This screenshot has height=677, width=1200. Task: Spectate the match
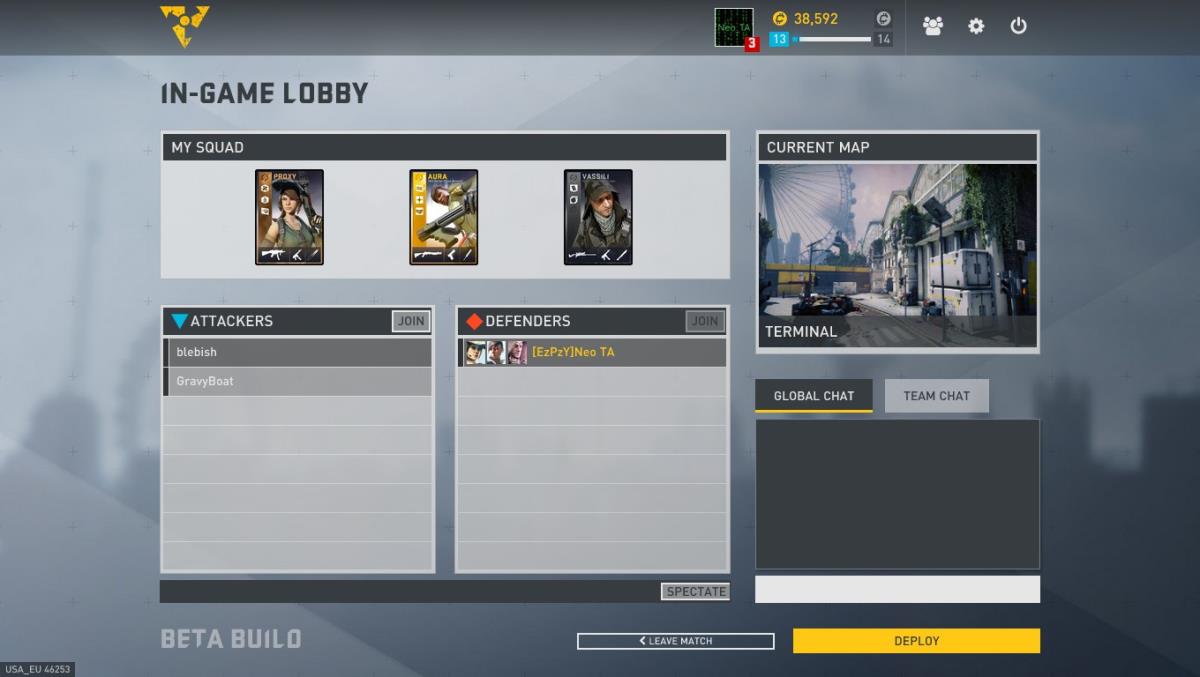(x=696, y=591)
